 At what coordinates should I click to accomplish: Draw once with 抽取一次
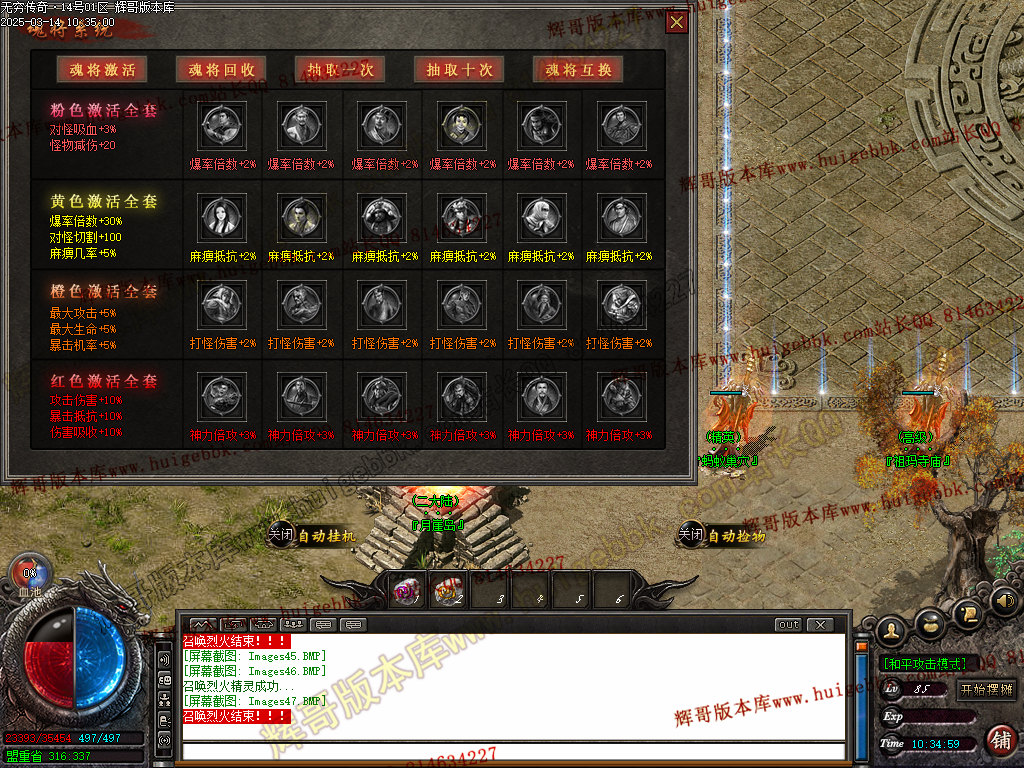[x=340, y=69]
